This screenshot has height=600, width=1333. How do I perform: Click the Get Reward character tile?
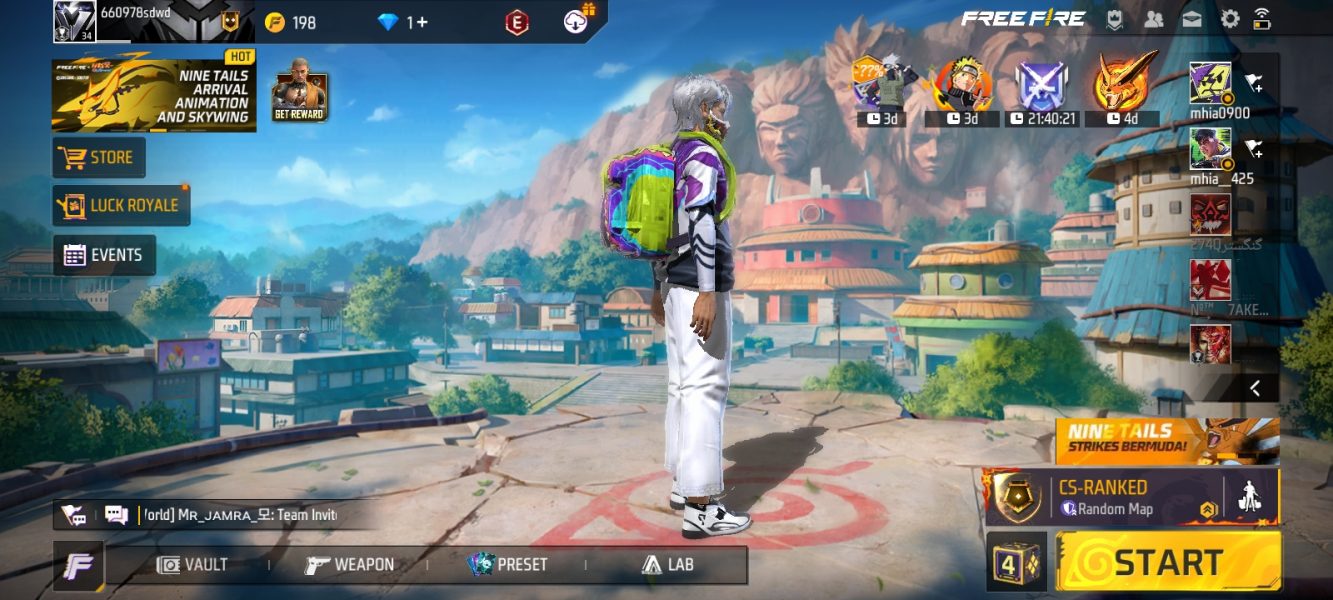[300, 91]
